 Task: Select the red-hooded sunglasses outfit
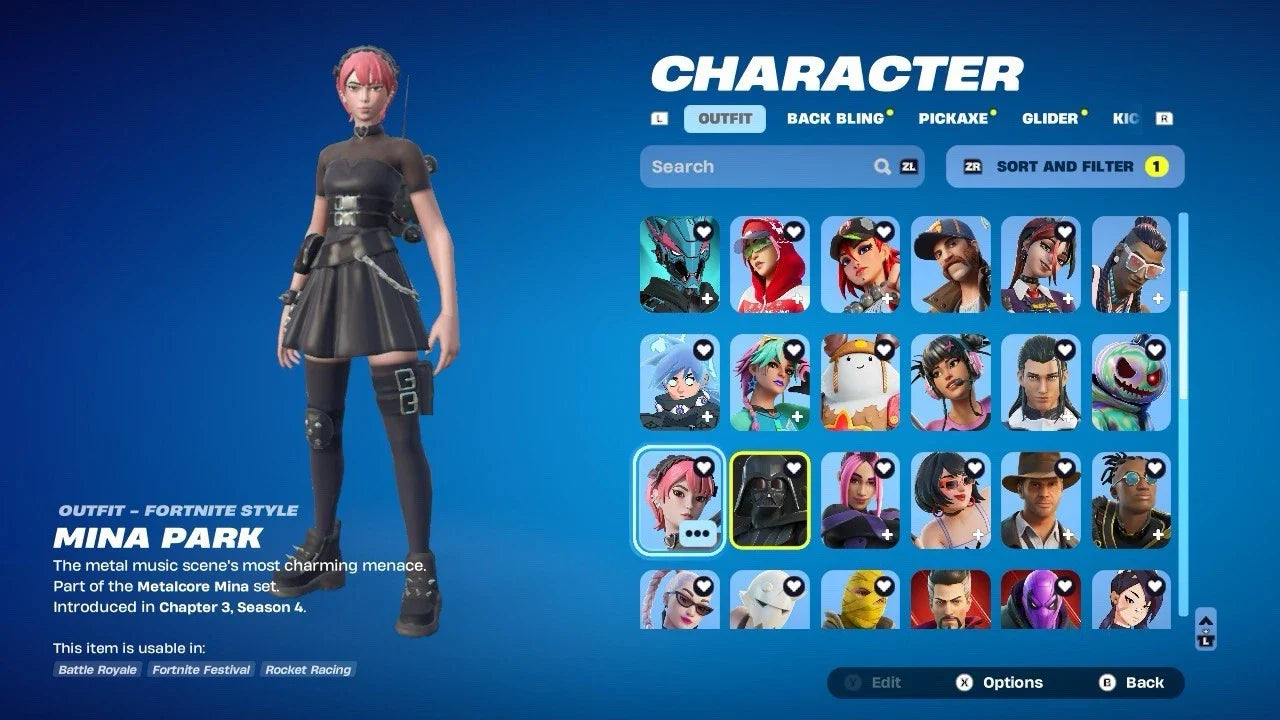(x=769, y=264)
